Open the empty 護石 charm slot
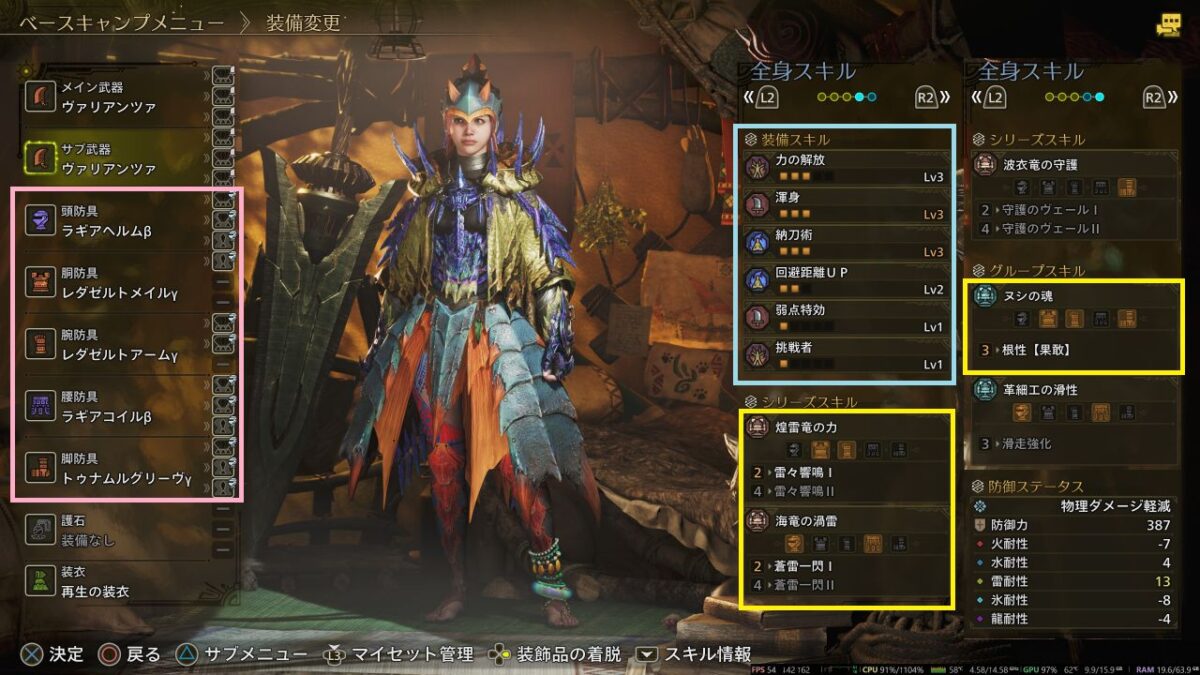This screenshot has height=675, width=1200. (117, 531)
